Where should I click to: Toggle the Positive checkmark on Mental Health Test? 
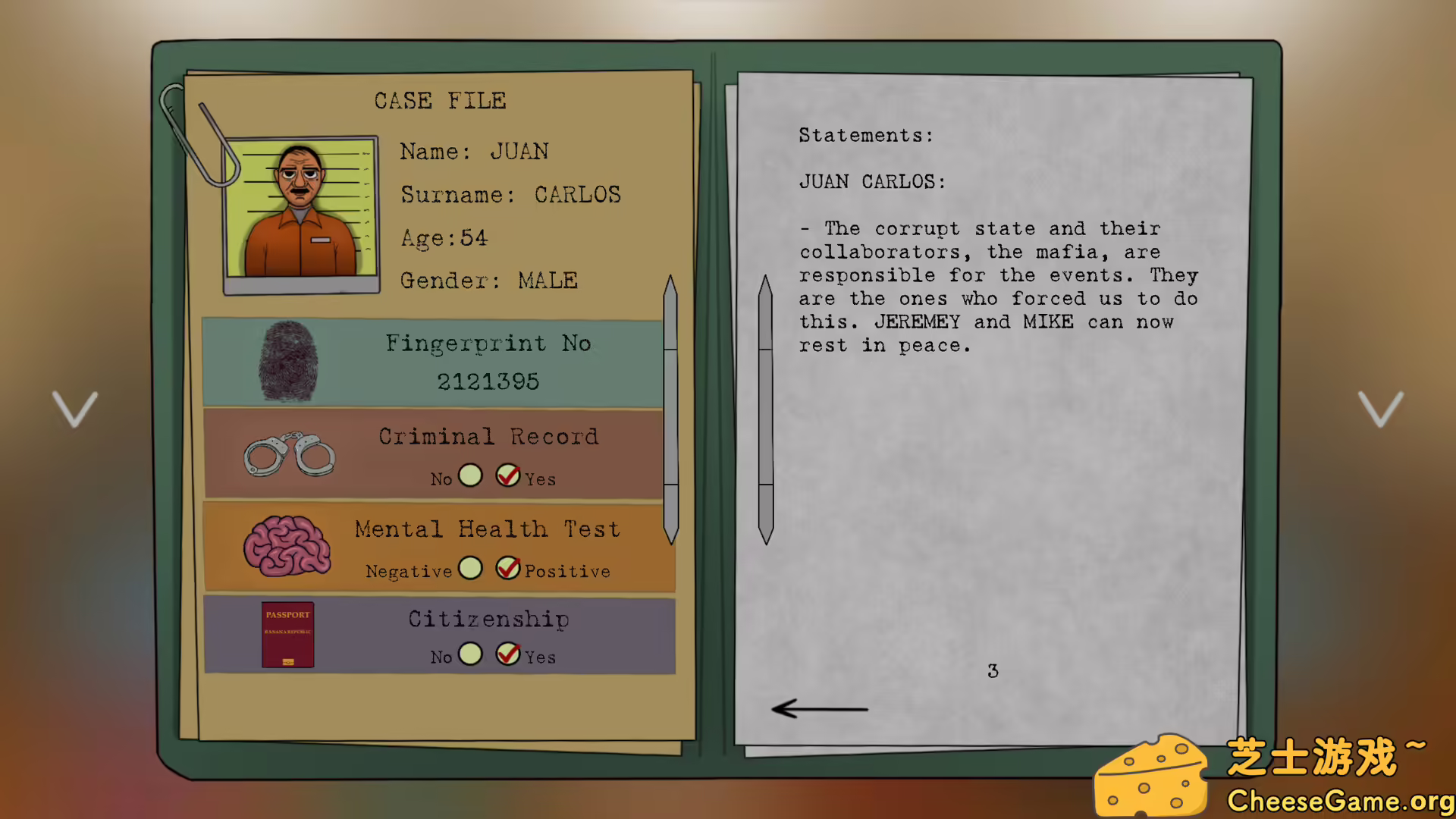(x=507, y=569)
